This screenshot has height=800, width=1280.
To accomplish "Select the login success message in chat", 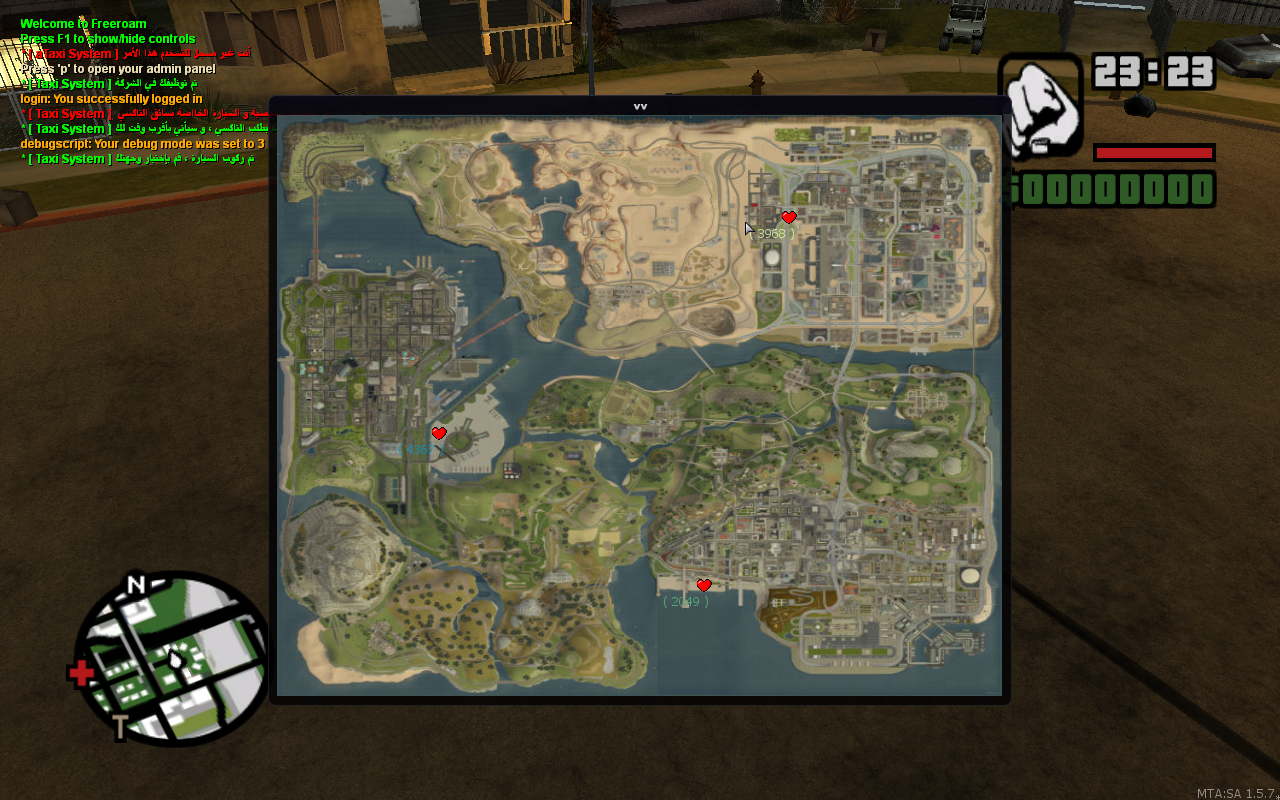I will tap(110, 98).
